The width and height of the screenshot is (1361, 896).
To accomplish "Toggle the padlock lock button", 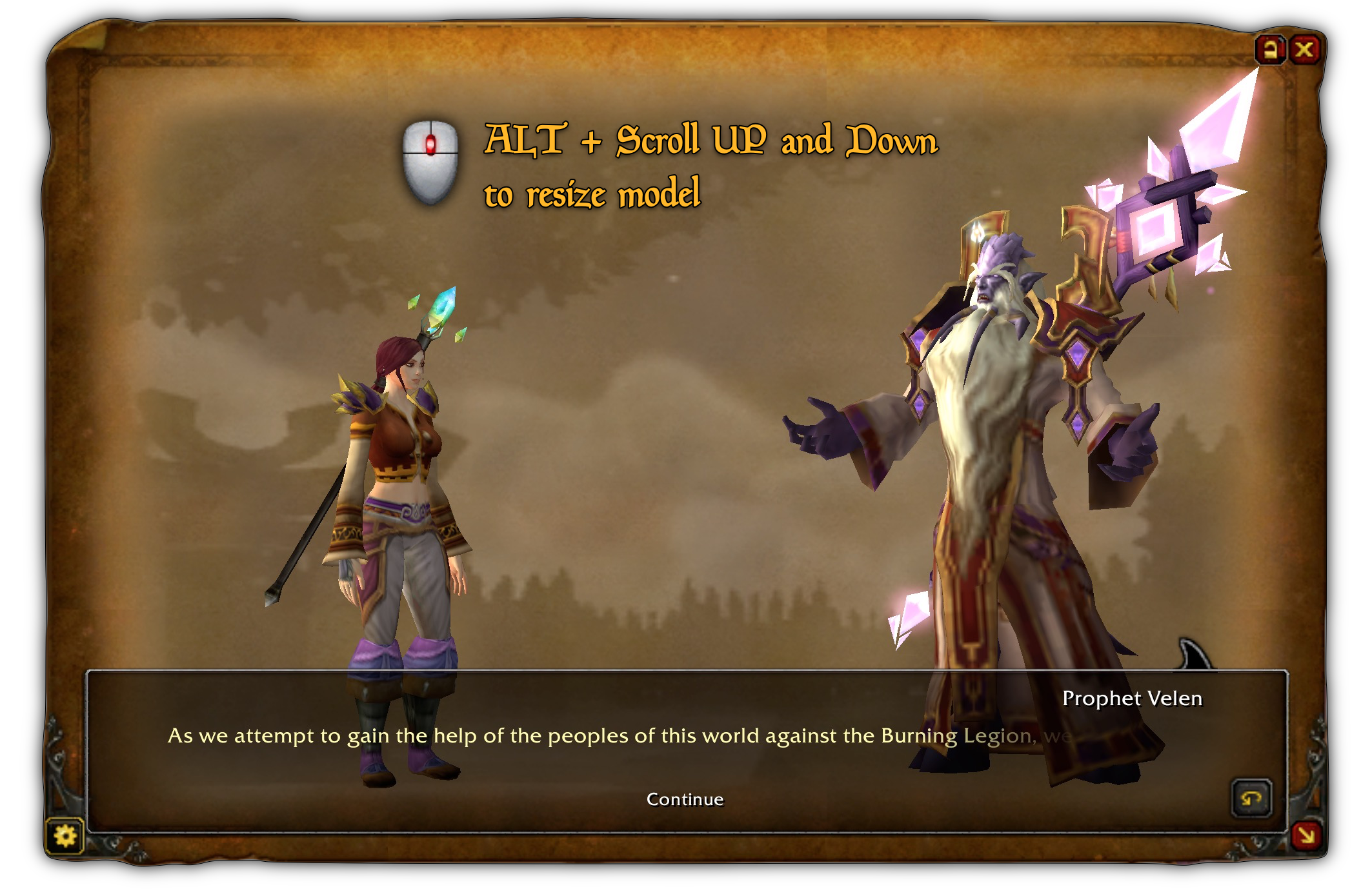I will [x=1270, y=50].
